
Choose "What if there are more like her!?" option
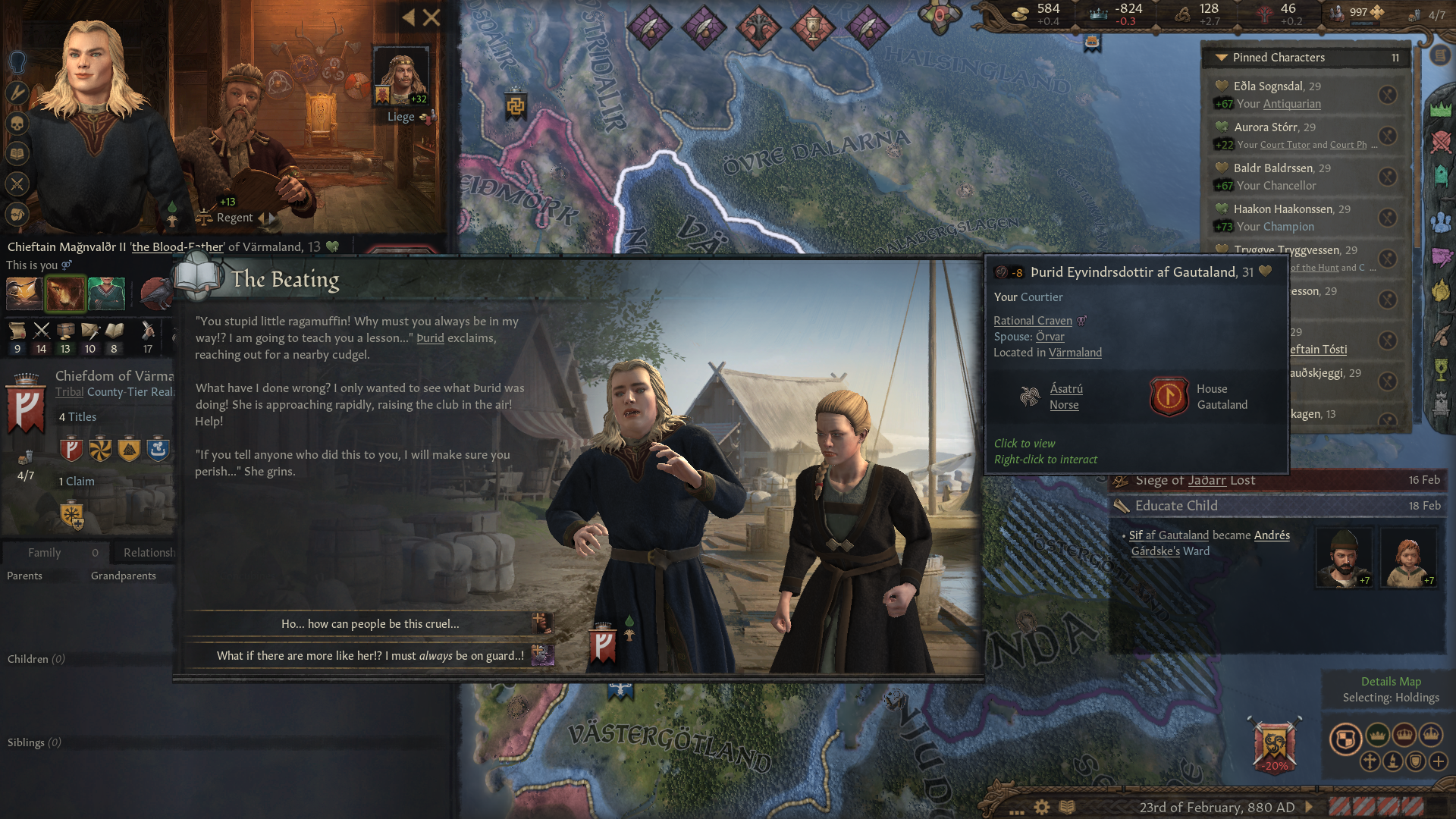click(370, 656)
